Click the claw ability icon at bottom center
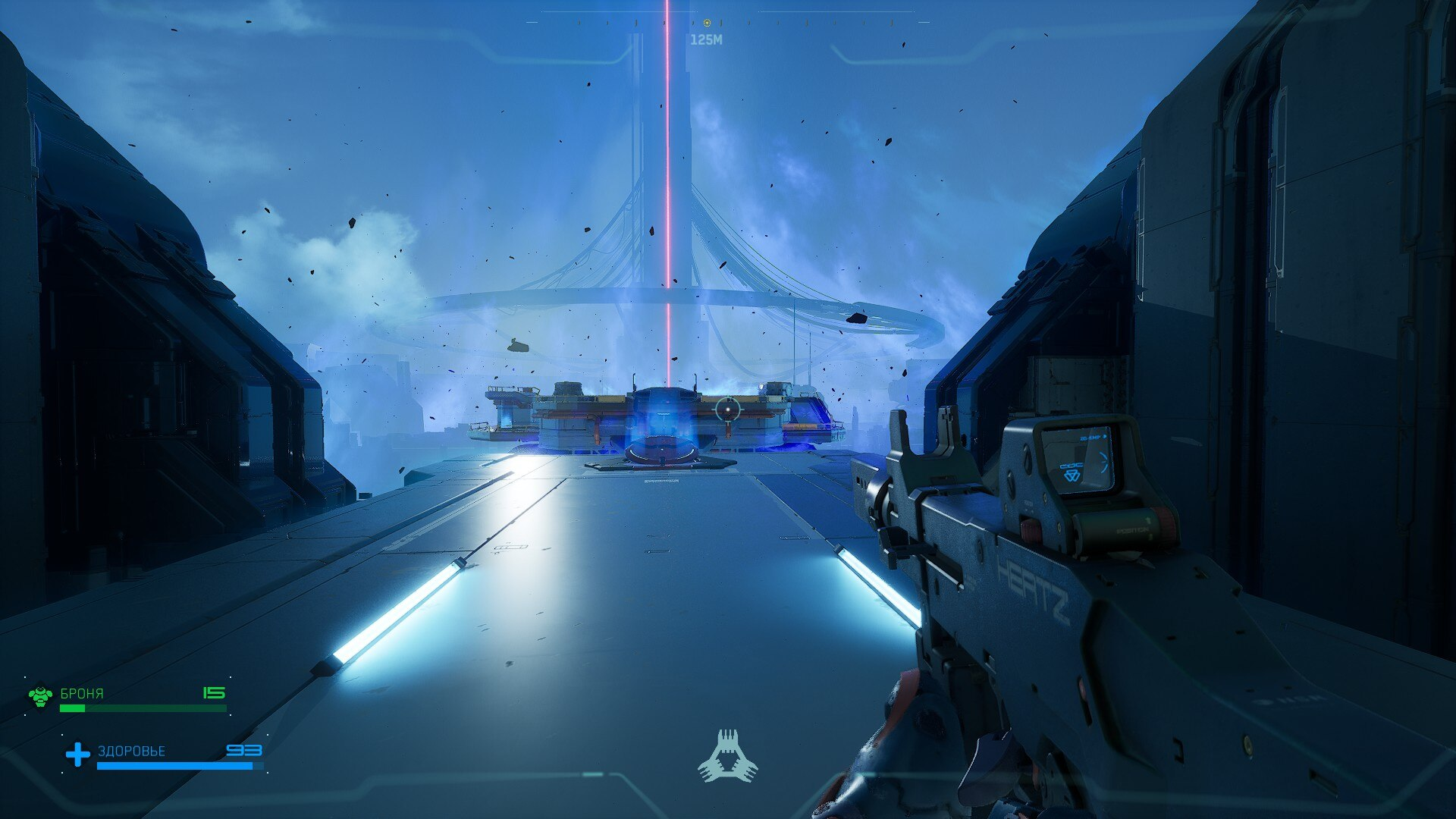 (727, 756)
